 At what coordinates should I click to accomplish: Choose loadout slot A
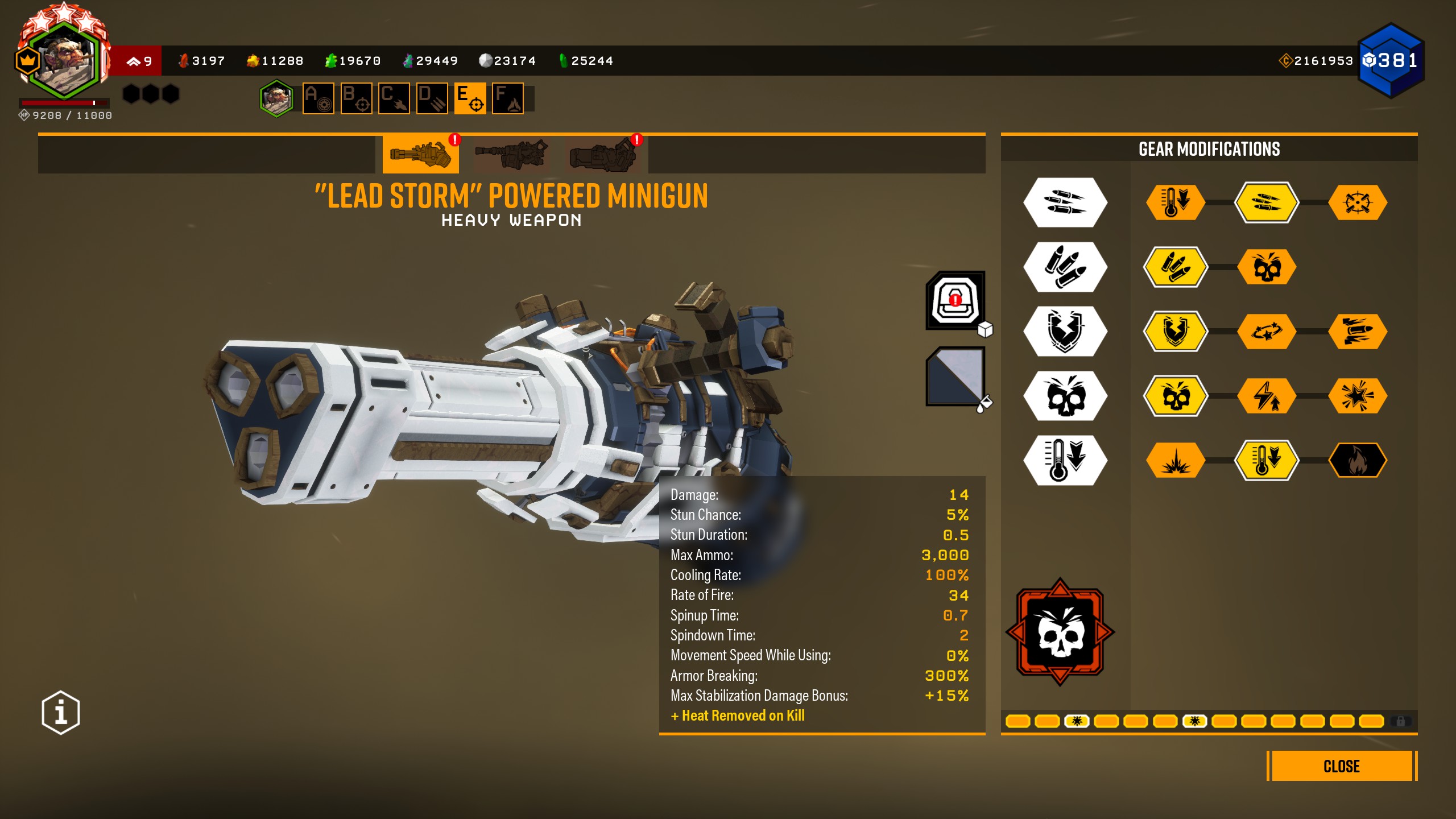click(318, 98)
